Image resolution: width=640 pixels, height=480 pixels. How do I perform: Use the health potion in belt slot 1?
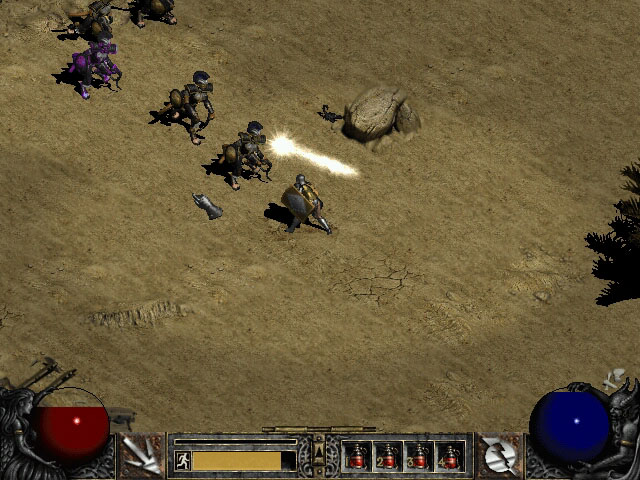(x=357, y=457)
